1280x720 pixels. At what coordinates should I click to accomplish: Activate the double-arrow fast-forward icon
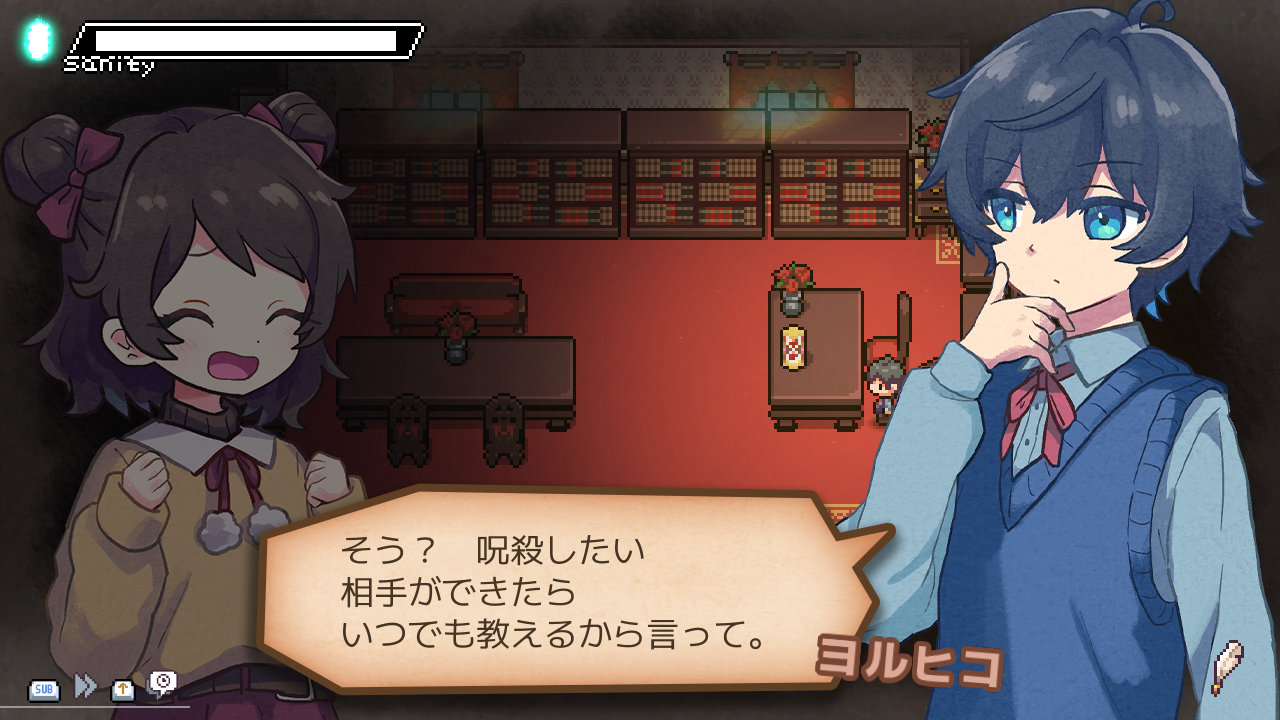pos(86,686)
